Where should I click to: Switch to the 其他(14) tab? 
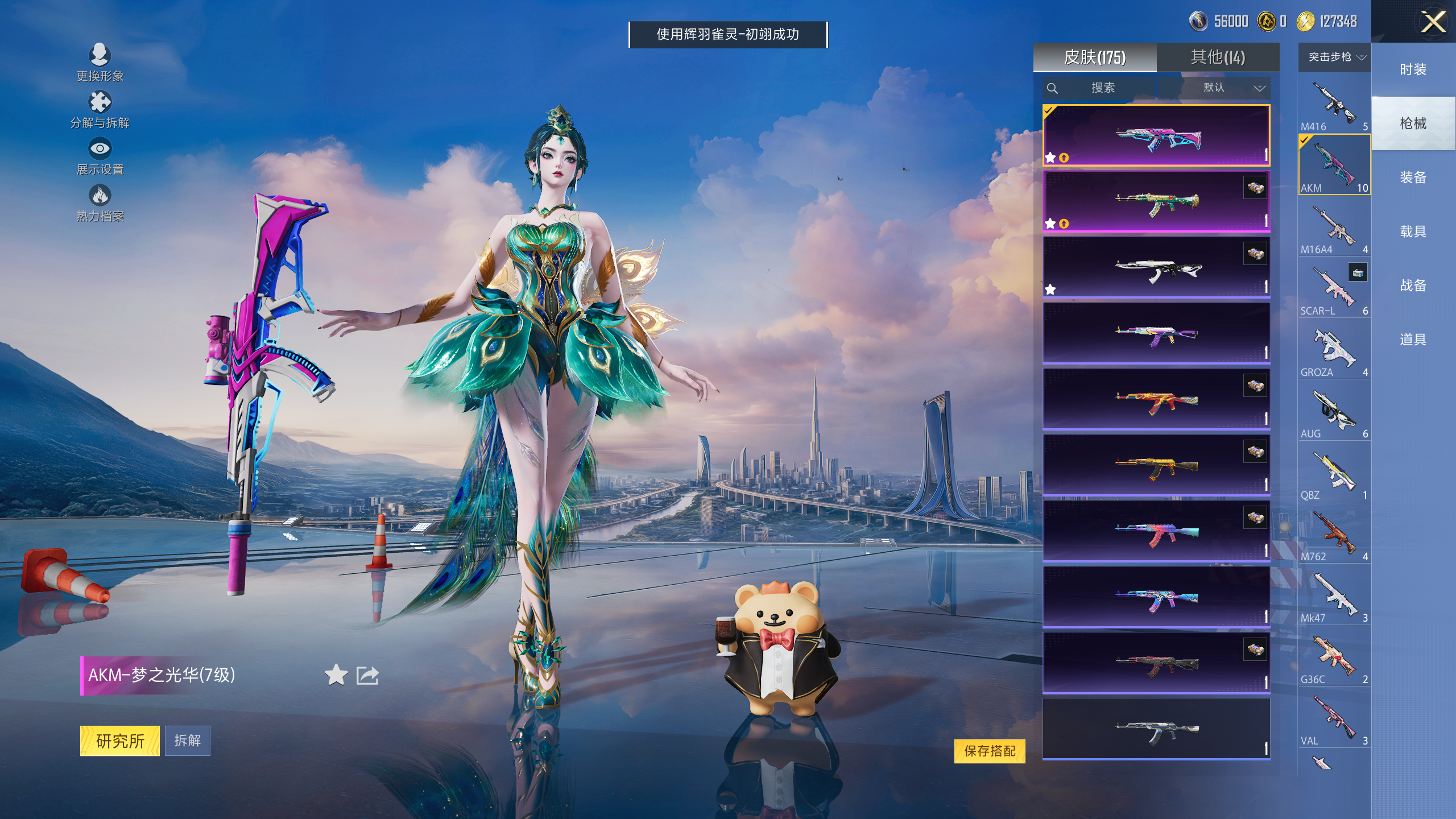point(1218,57)
